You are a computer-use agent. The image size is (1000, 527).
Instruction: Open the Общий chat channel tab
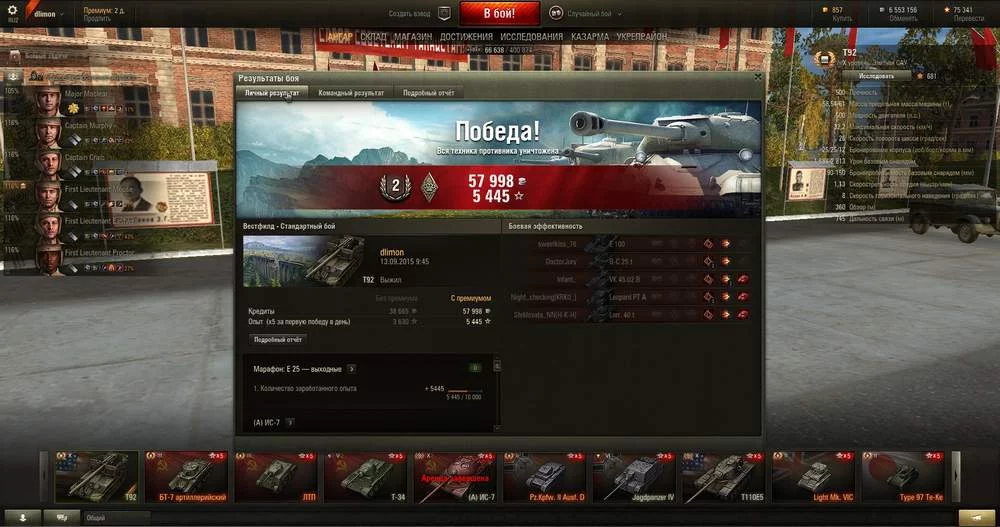[x=95, y=517]
